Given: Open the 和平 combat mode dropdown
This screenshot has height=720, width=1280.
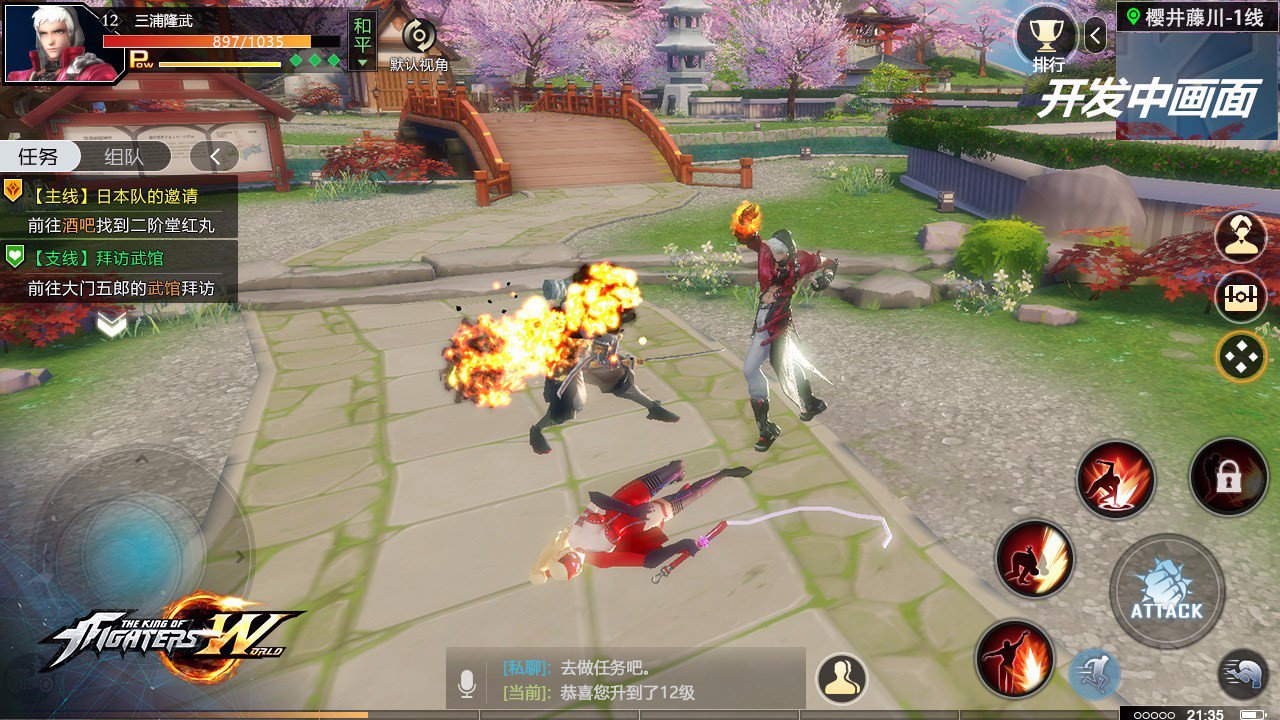Looking at the screenshot, I should coord(362,41).
